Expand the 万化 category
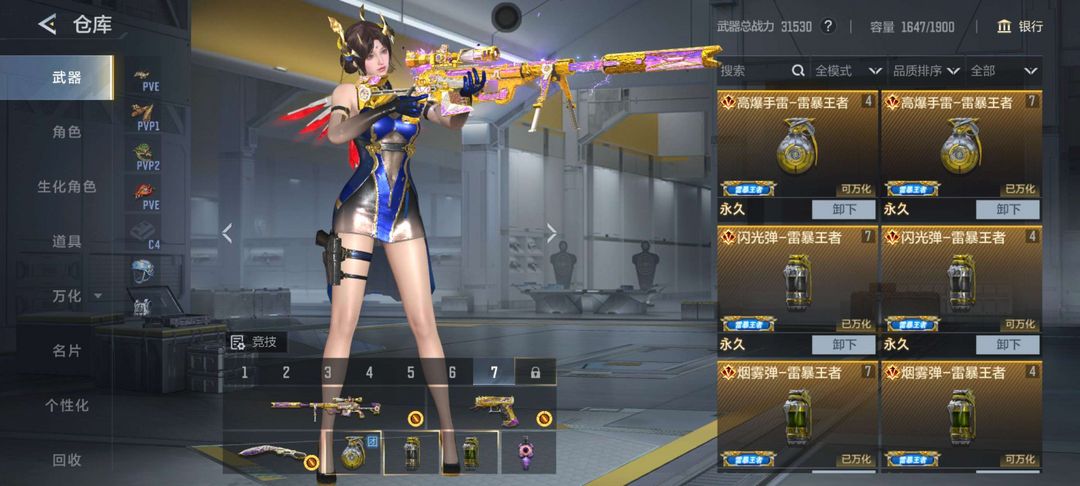Screen dimensions: 1080x486 click(75, 296)
